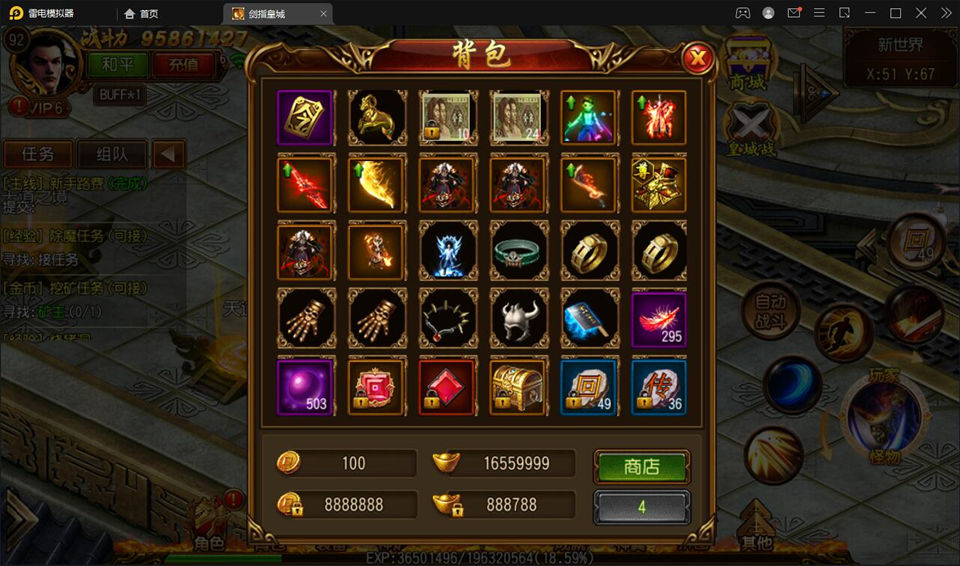The height and width of the screenshot is (566, 960).
Task: Select the purple orb stack of 503
Action: click(305, 386)
